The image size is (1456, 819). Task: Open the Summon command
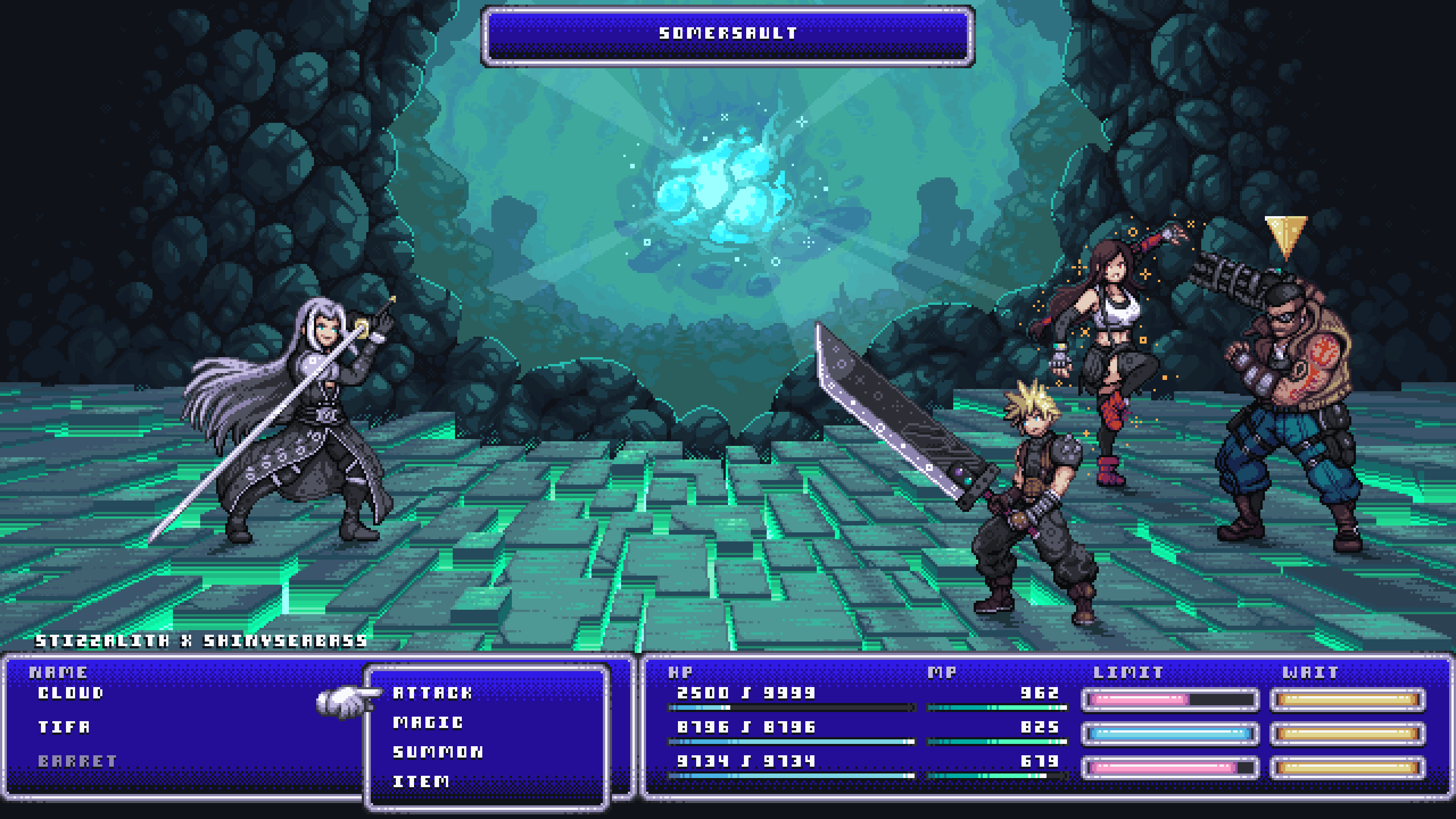438,752
